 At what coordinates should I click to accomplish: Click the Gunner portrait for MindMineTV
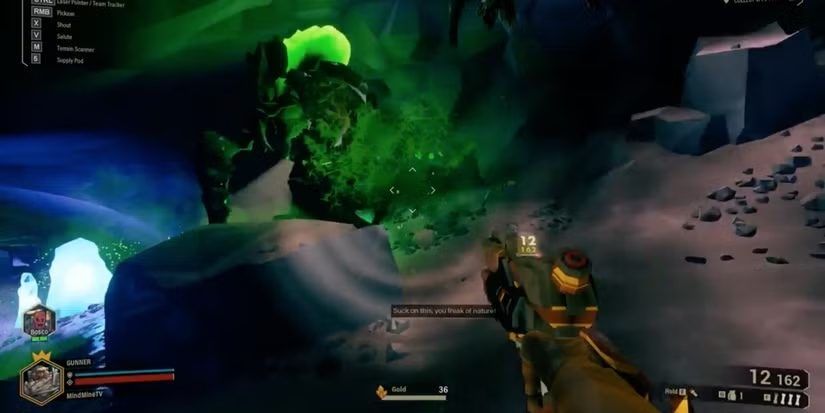(x=41, y=382)
